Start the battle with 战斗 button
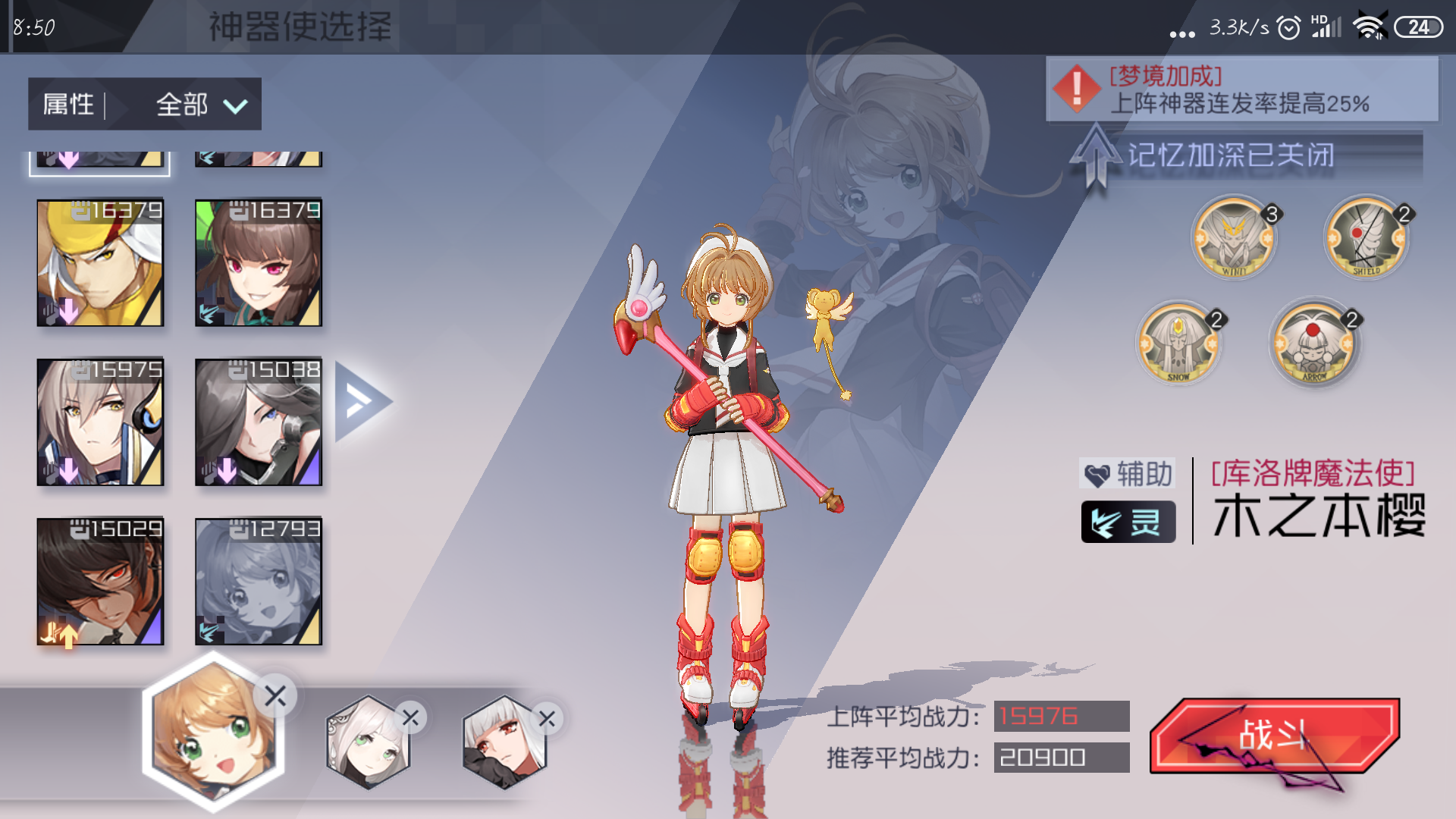The image size is (1456, 819). (1274, 736)
